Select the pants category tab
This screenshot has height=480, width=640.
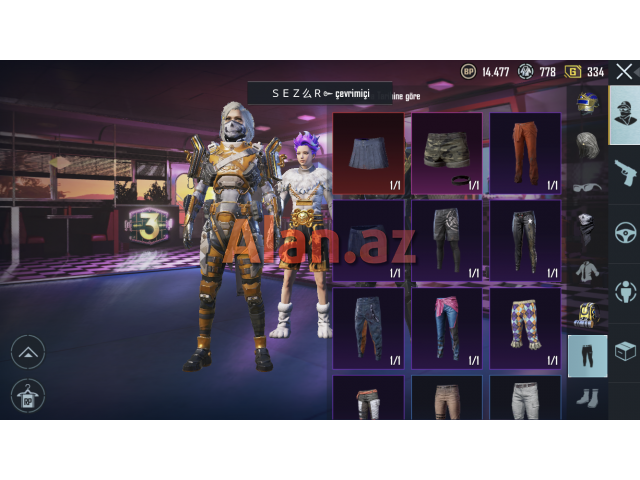[586, 356]
